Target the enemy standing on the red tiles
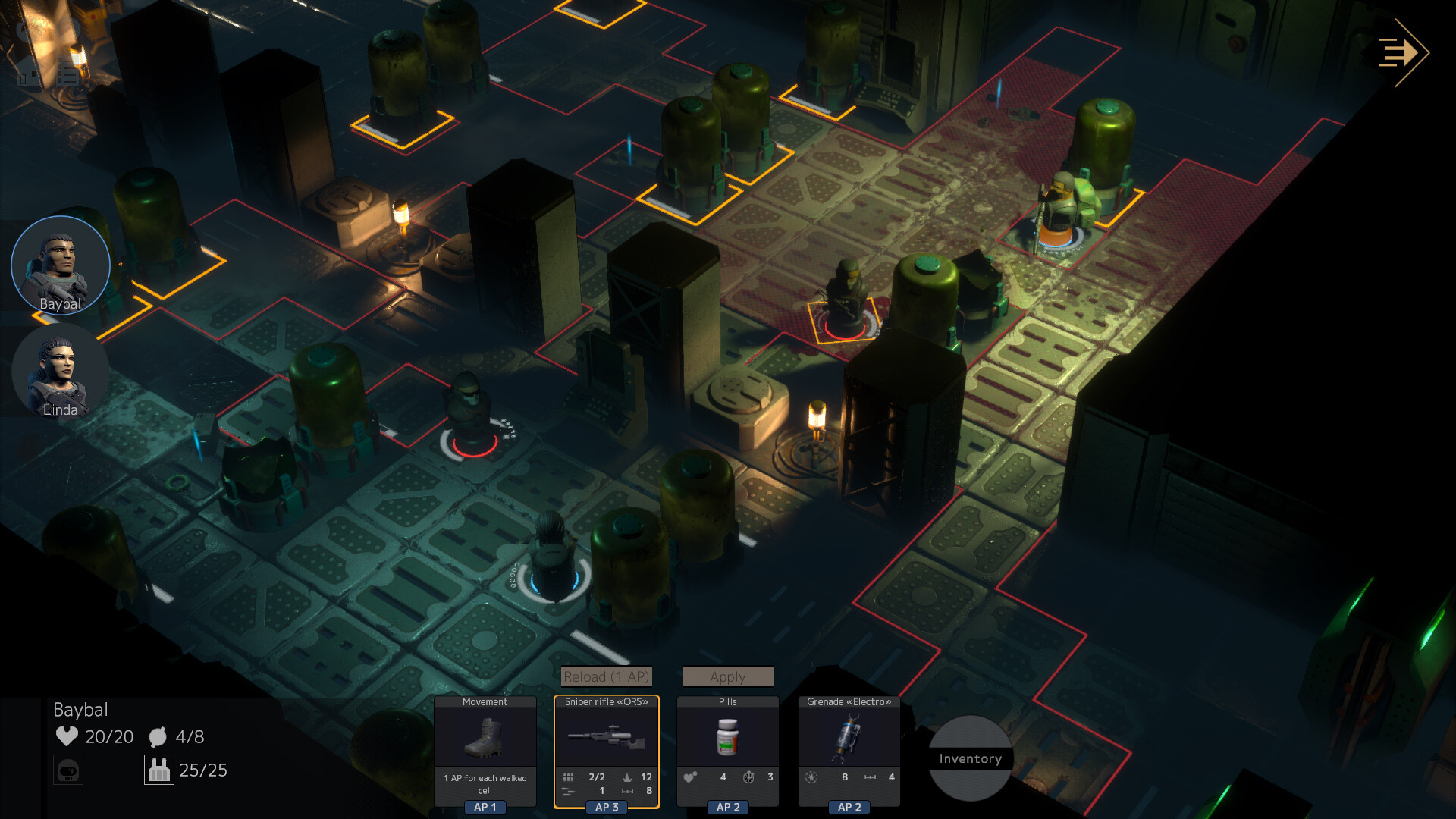1456x819 pixels. pyautogui.click(x=1062, y=212)
